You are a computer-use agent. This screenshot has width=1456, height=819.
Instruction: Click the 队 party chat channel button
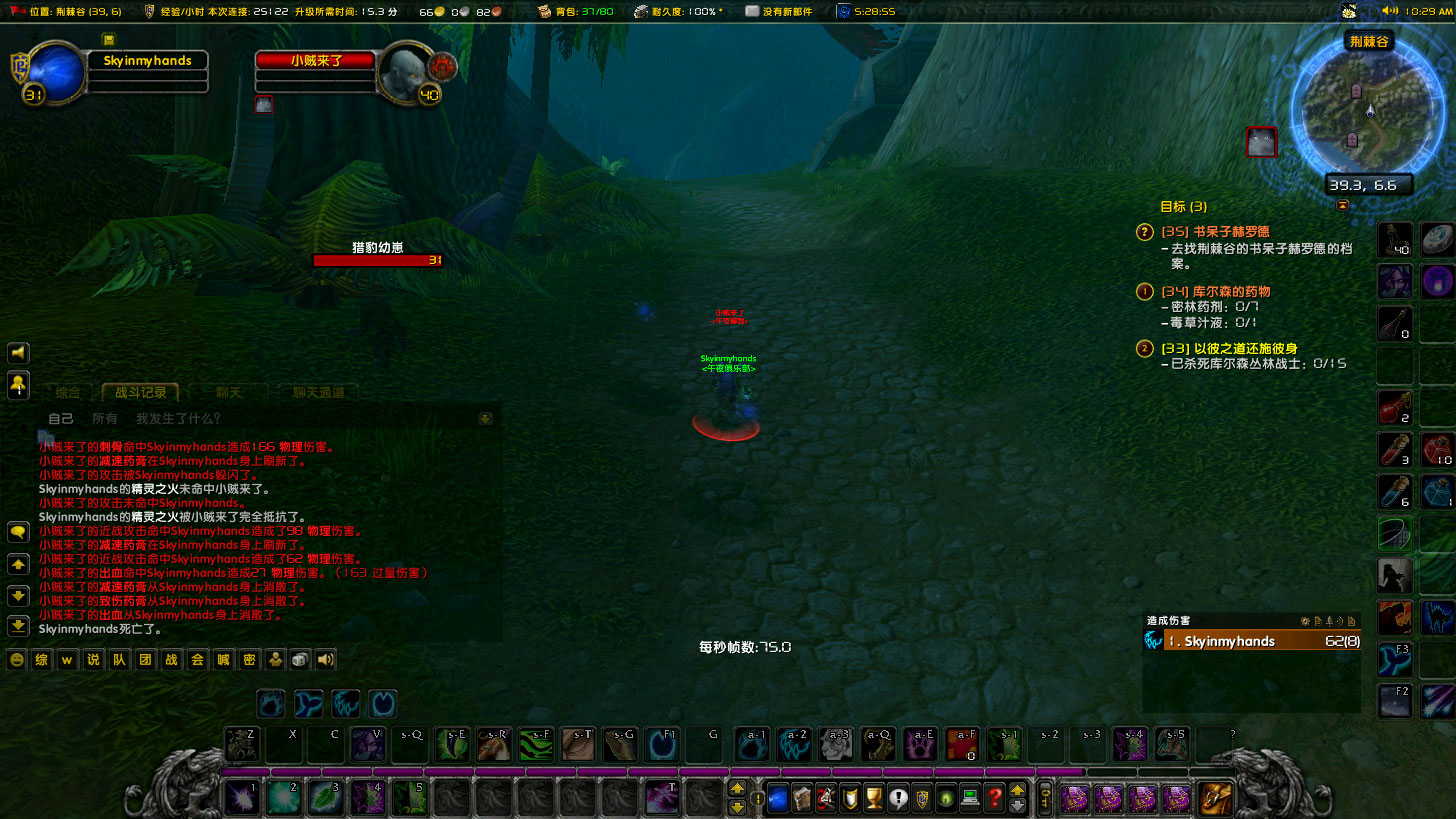[x=117, y=659]
